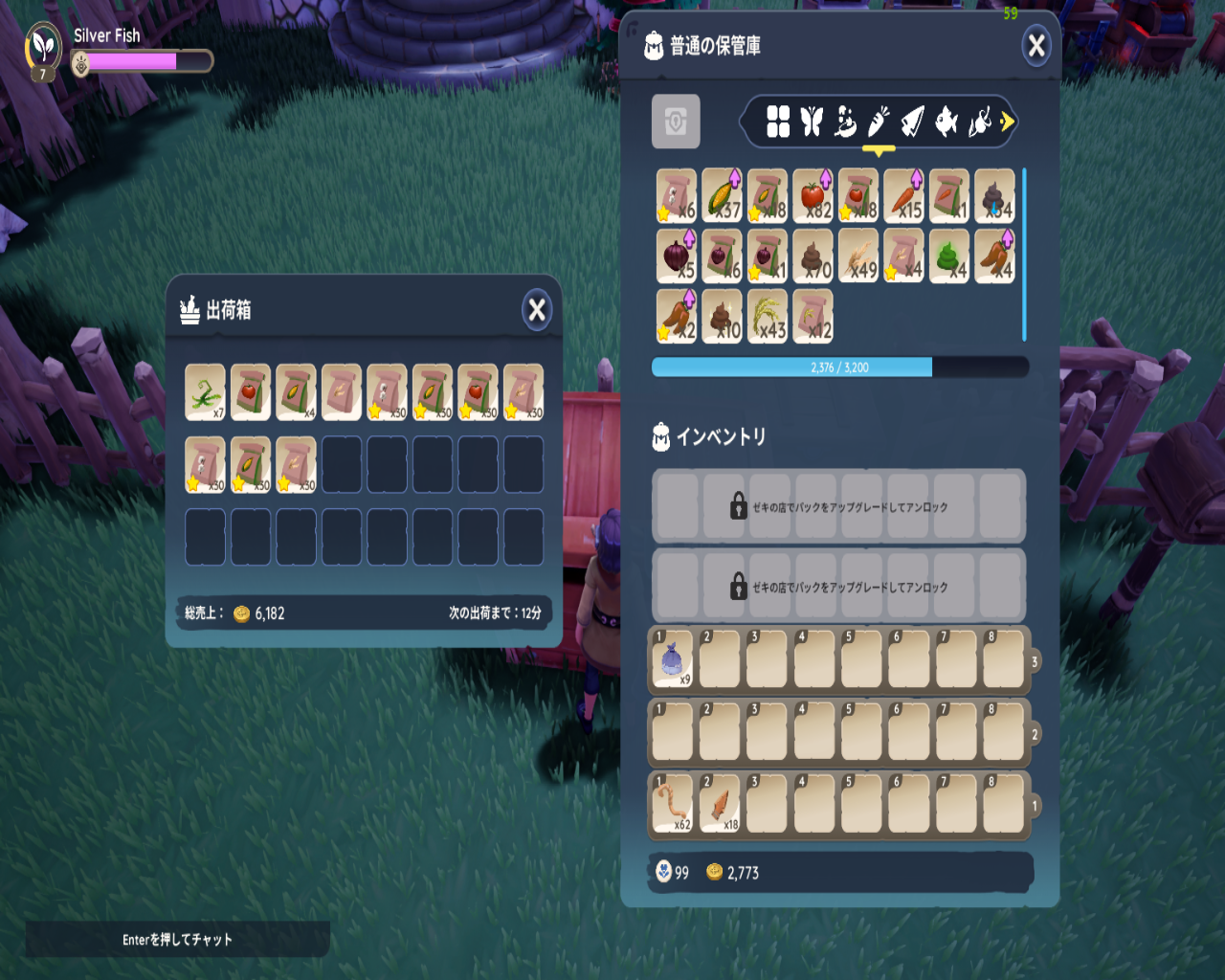Screen dimensions: 1225x980
Task: Click the grey chest lock button
Action: click(676, 122)
